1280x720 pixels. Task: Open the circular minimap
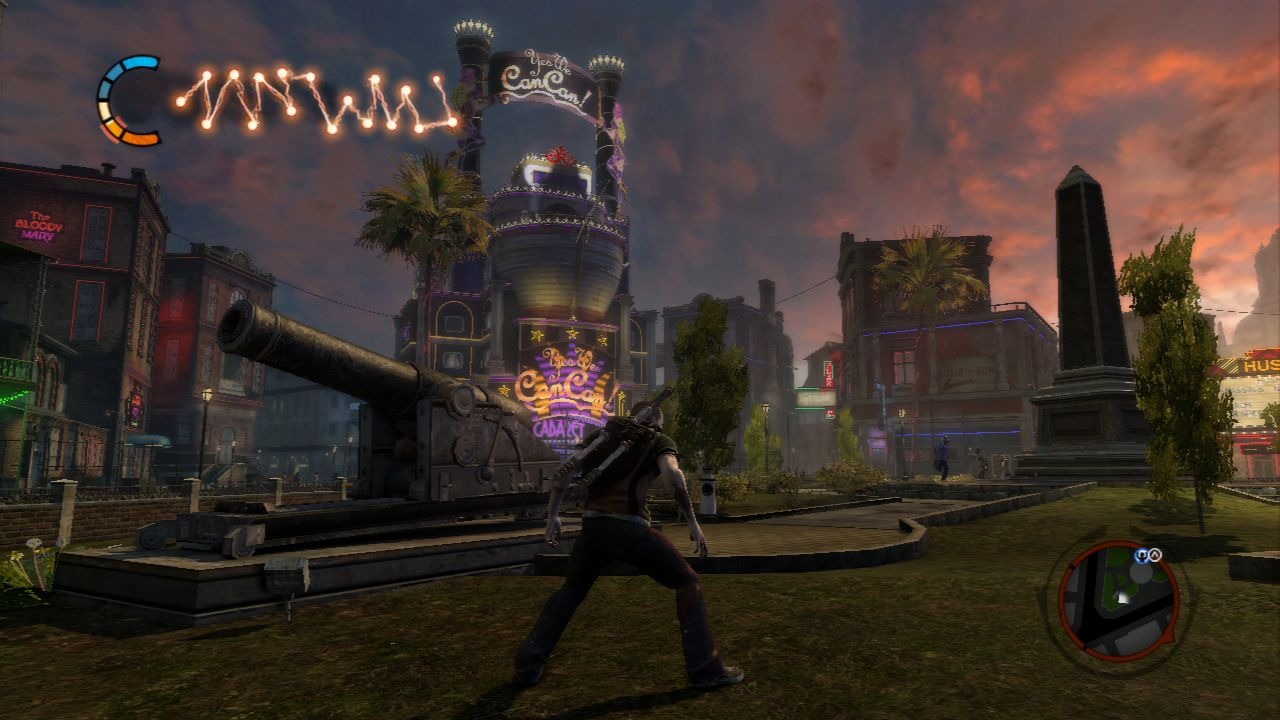point(1118,600)
